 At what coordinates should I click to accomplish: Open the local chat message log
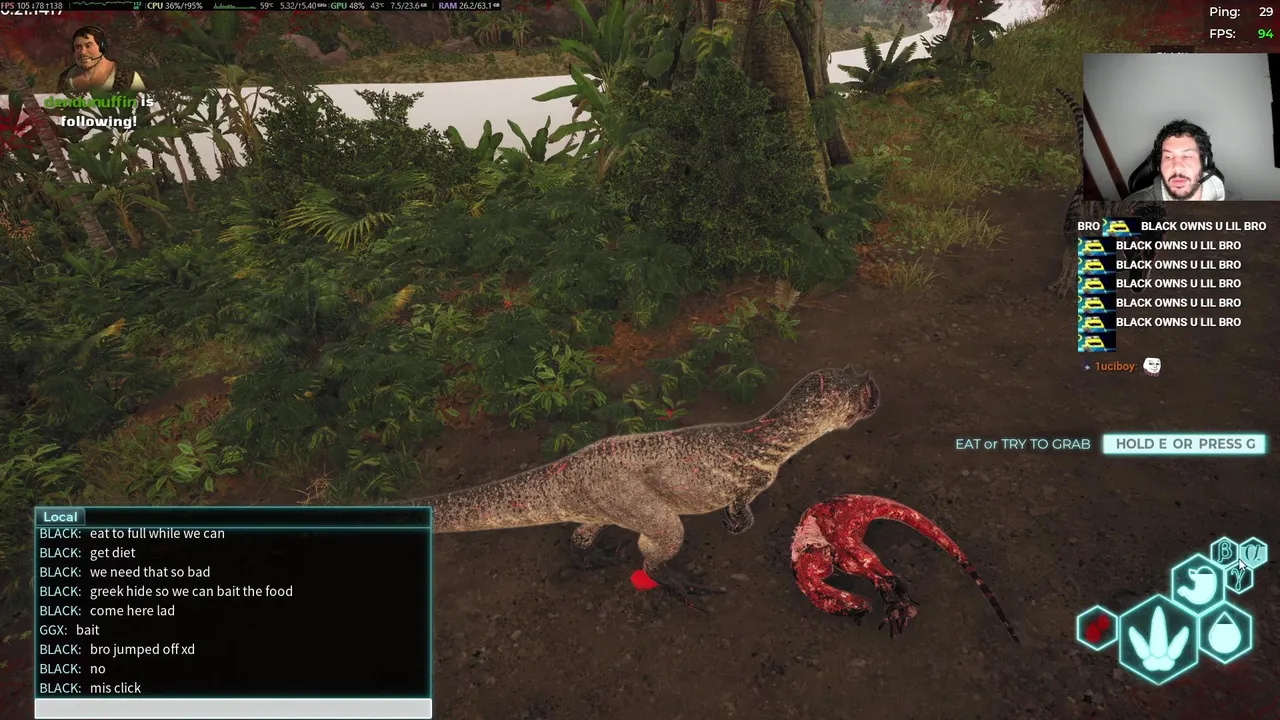(233, 610)
